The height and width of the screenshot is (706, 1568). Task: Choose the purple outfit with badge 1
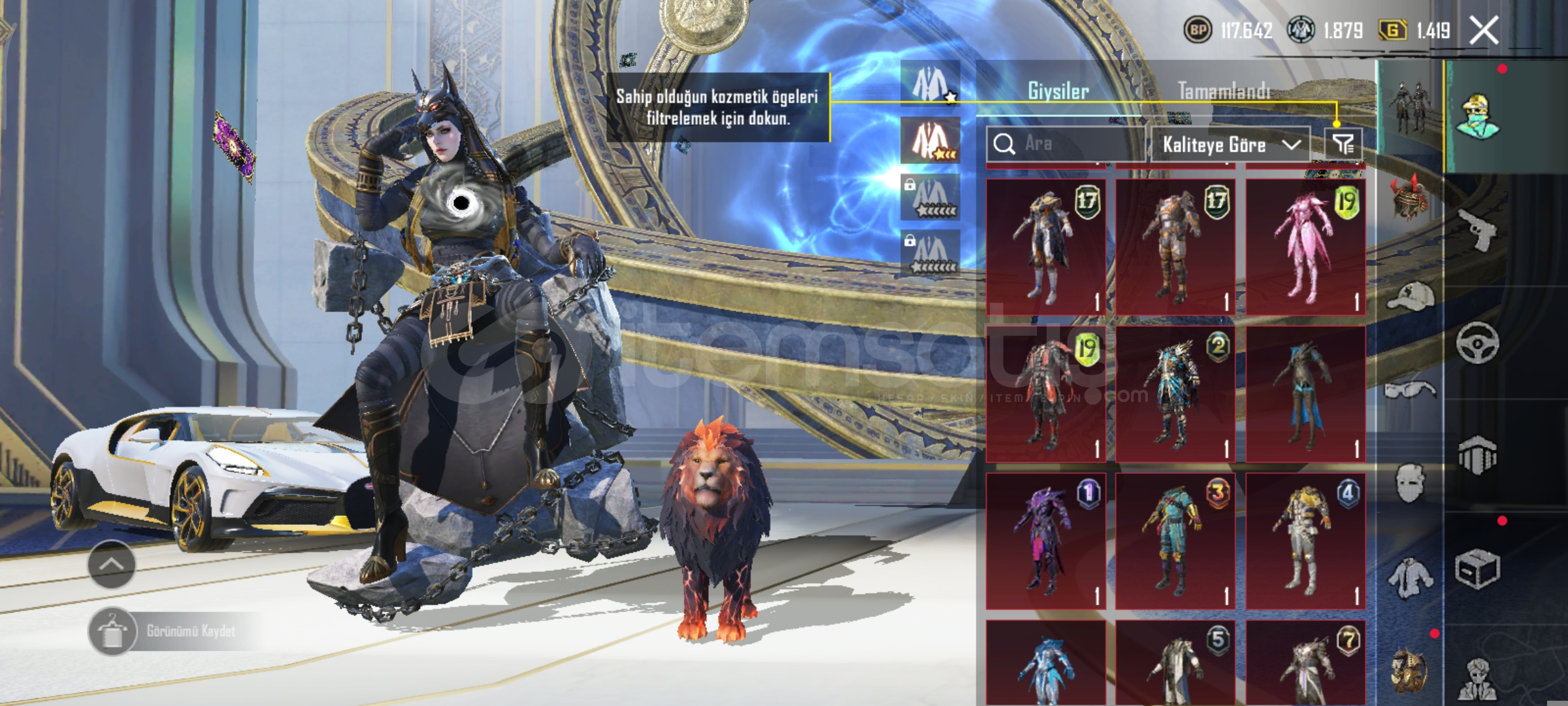click(1045, 541)
